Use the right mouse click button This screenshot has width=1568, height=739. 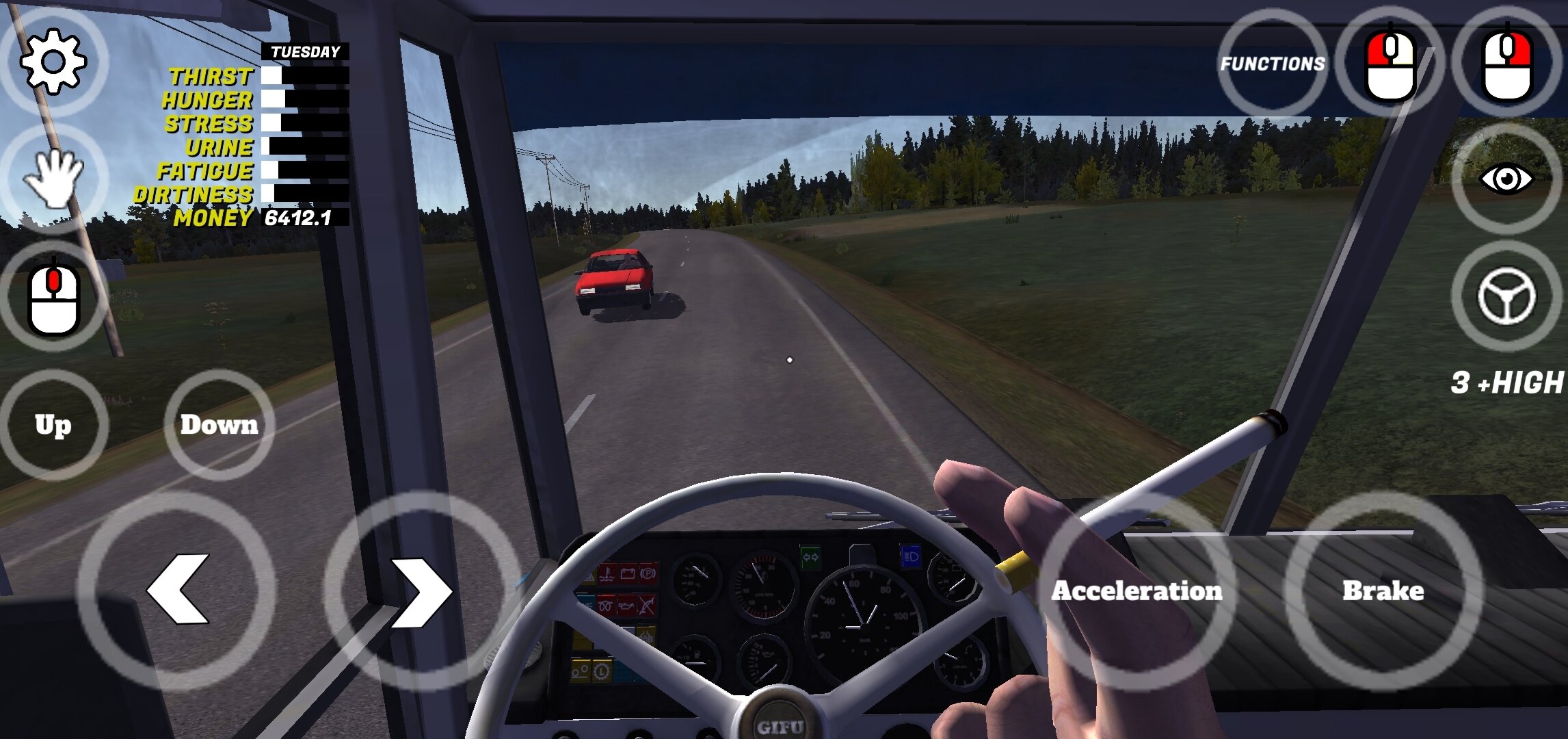(1507, 63)
